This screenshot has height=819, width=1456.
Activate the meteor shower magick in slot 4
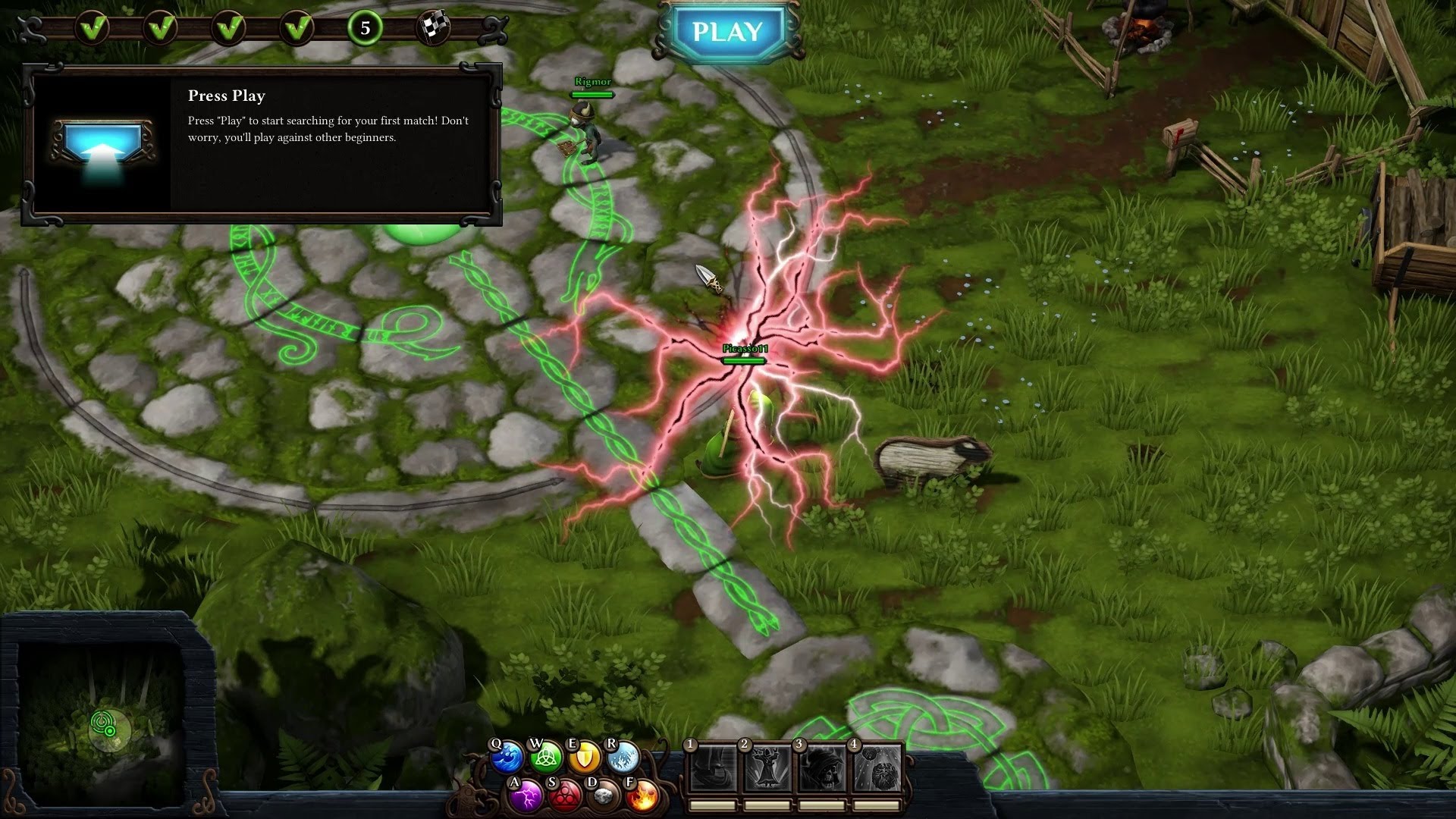click(x=877, y=769)
